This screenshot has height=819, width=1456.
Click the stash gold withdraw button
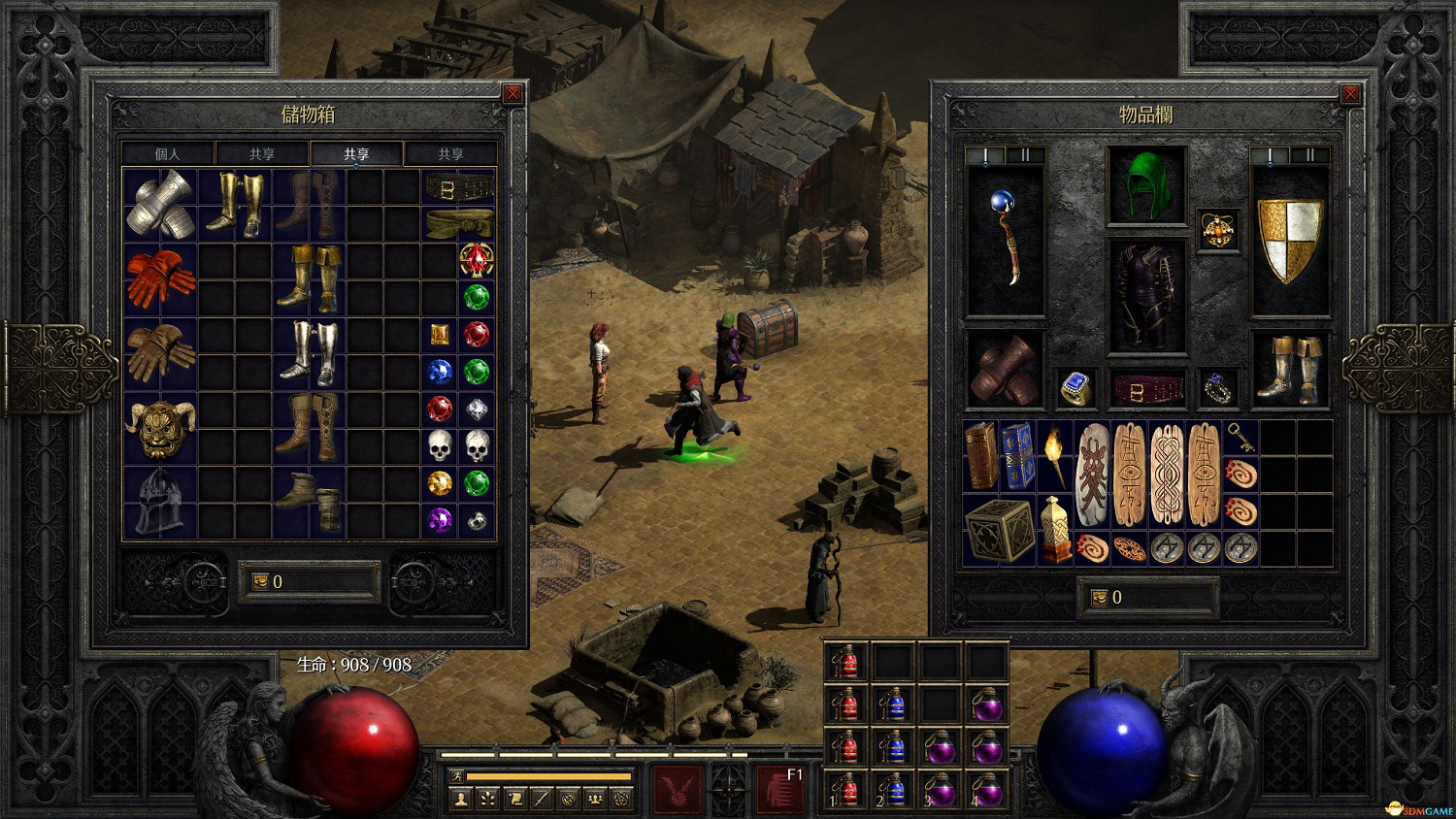(260, 582)
